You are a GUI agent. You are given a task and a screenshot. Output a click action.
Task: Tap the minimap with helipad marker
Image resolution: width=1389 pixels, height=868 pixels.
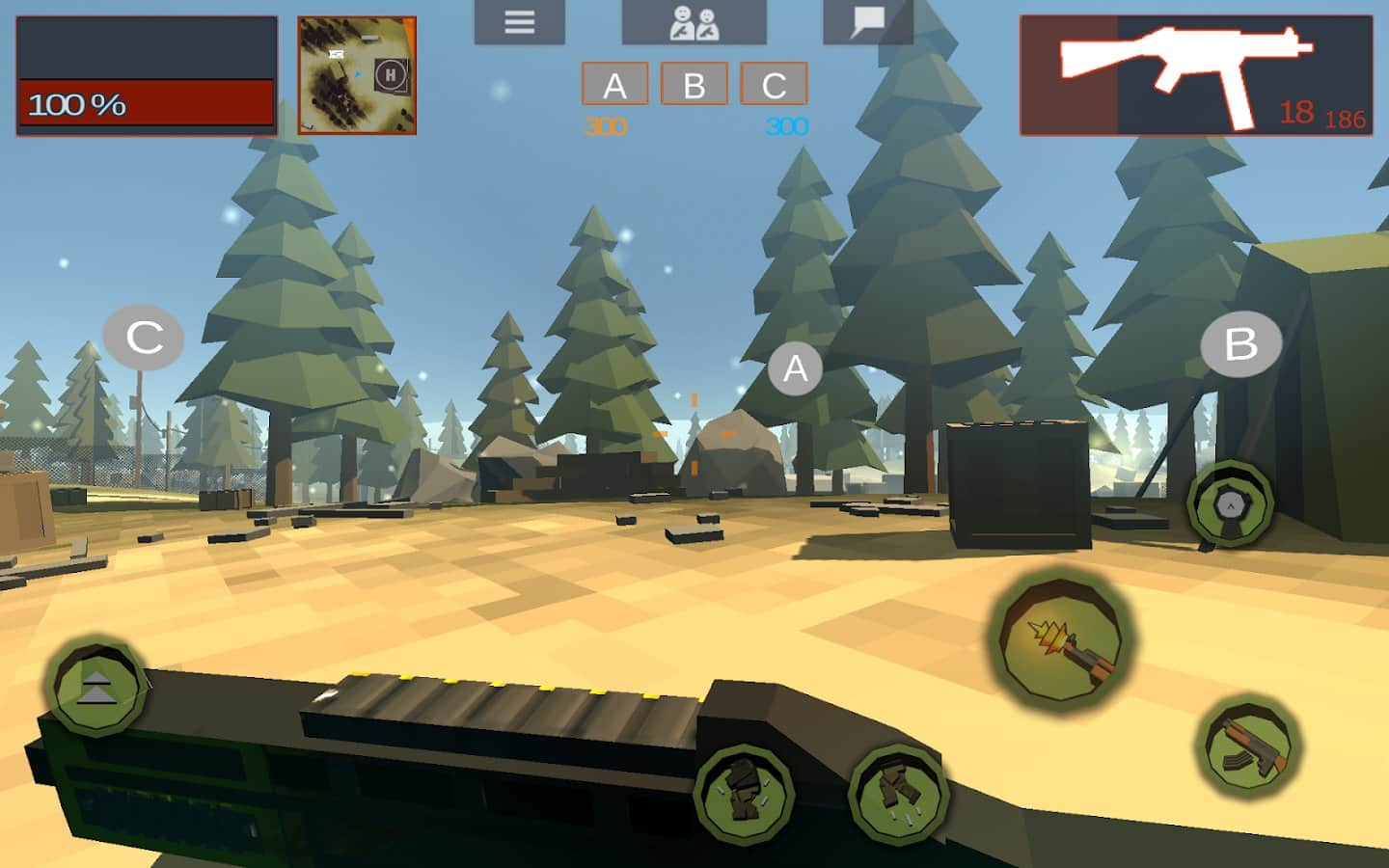(357, 75)
